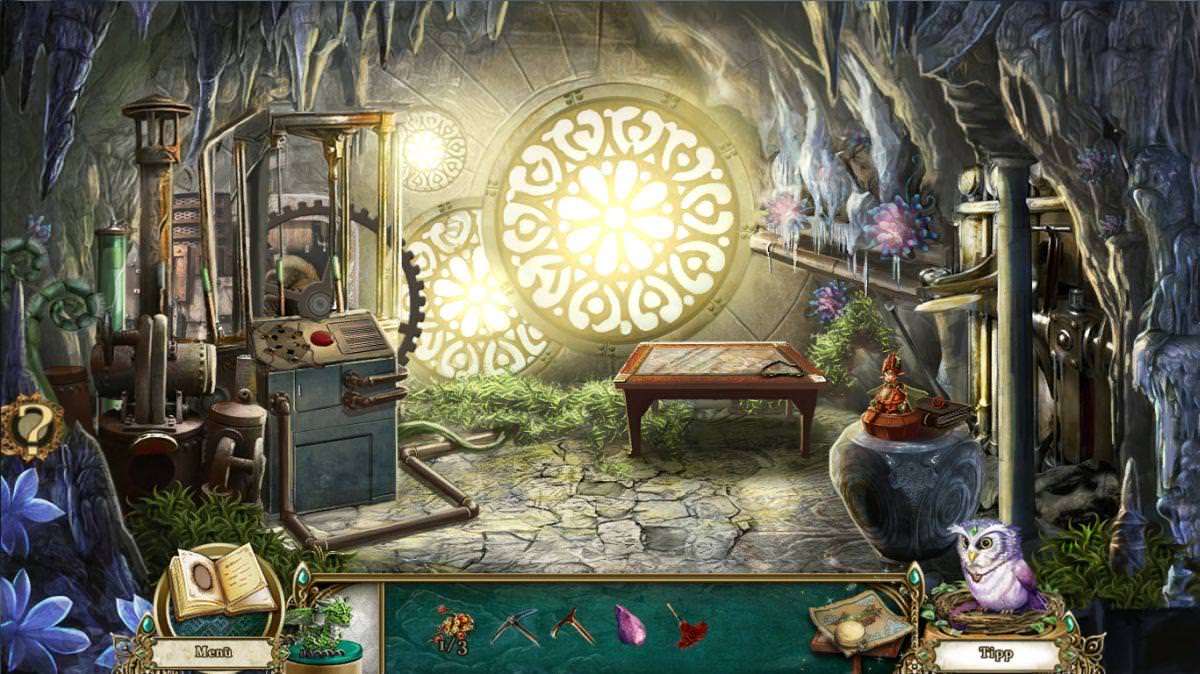Choose the purple crystal inventory item
The height and width of the screenshot is (674, 1200).
pyautogui.click(x=629, y=626)
